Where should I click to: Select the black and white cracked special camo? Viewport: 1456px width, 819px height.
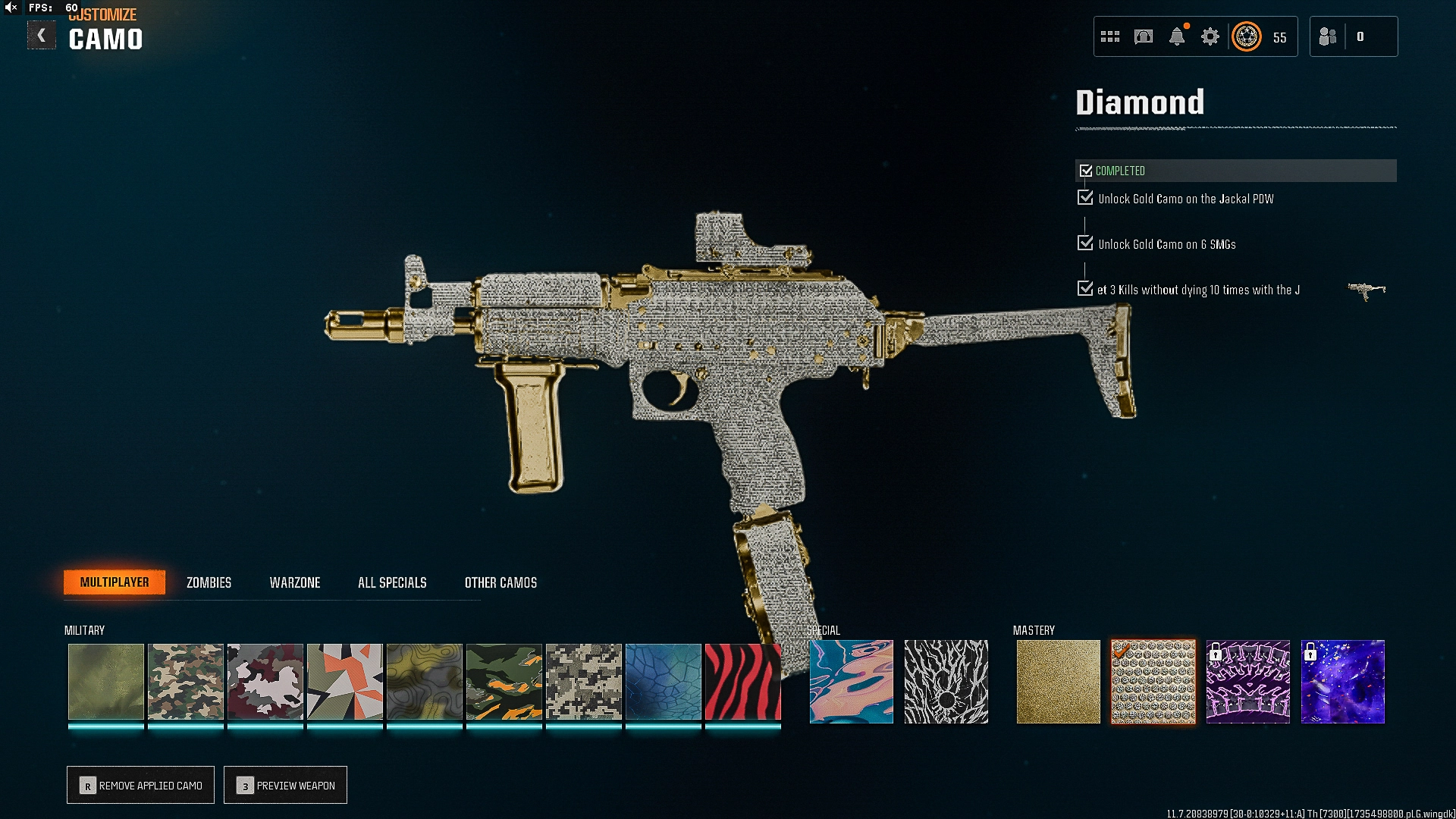pos(946,681)
